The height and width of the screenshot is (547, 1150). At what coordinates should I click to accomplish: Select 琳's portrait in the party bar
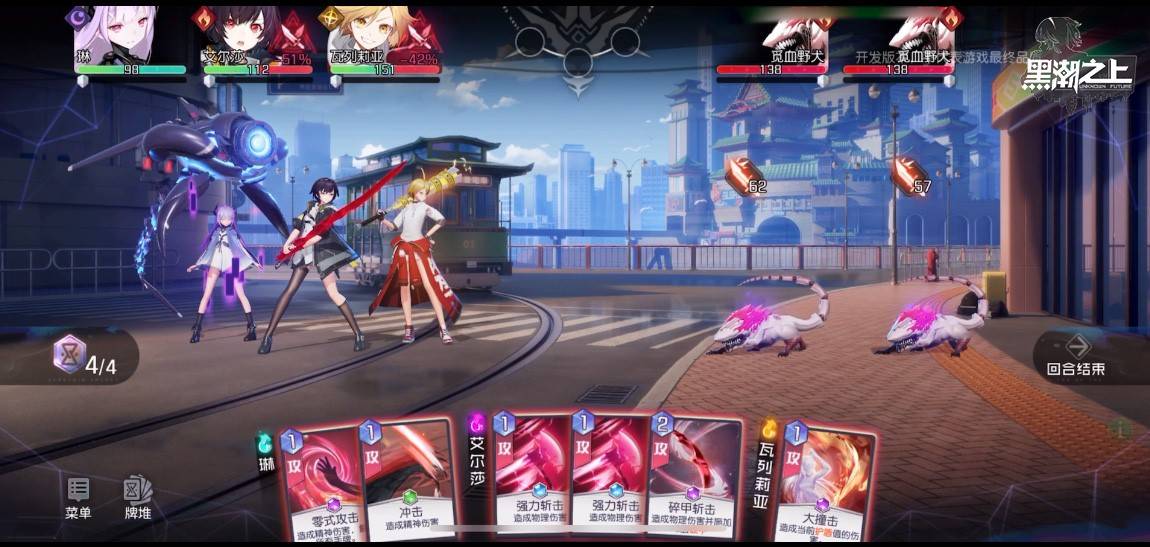point(116,36)
